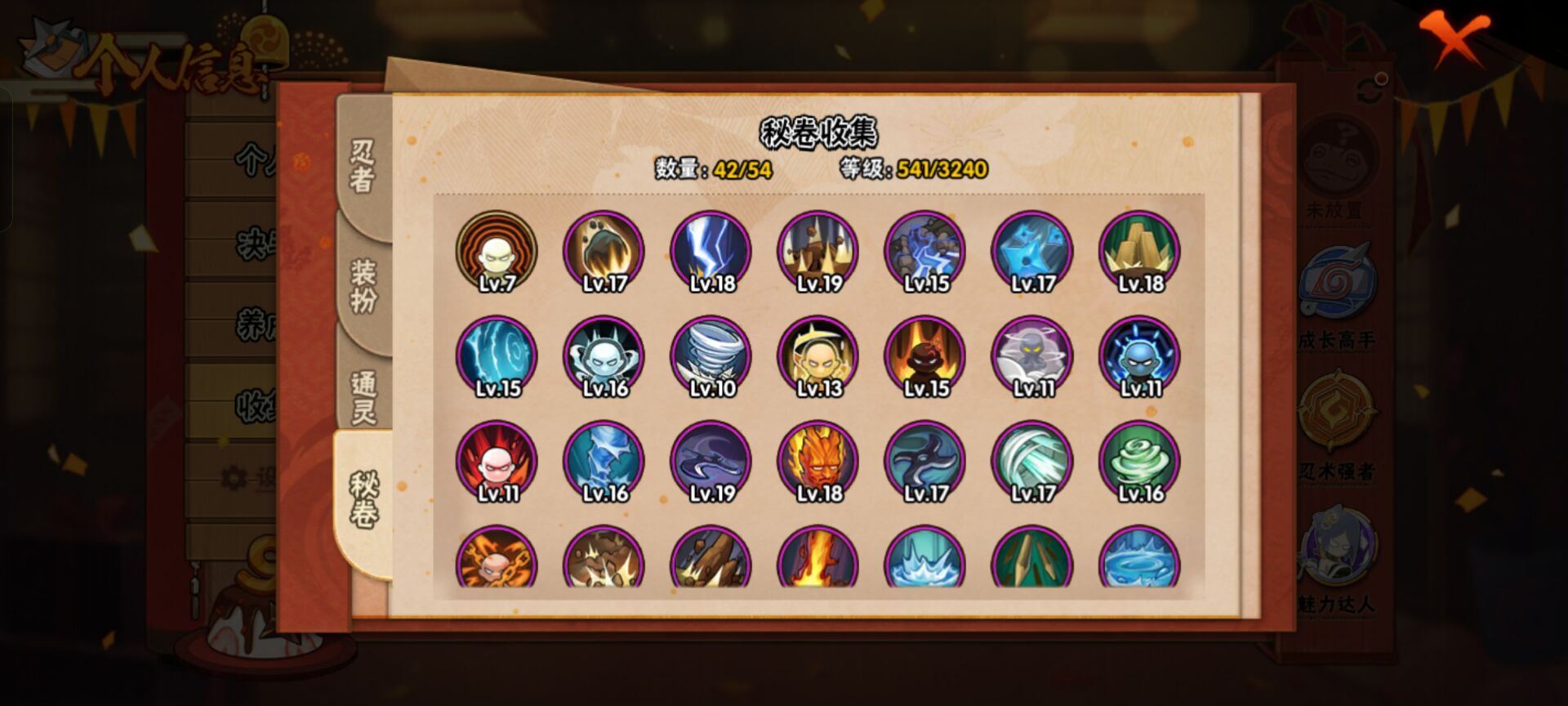Select the Lv.11 red aura head scroll
This screenshot has height=706, width=1568.
pyautogui.click(x=497, y=461)
